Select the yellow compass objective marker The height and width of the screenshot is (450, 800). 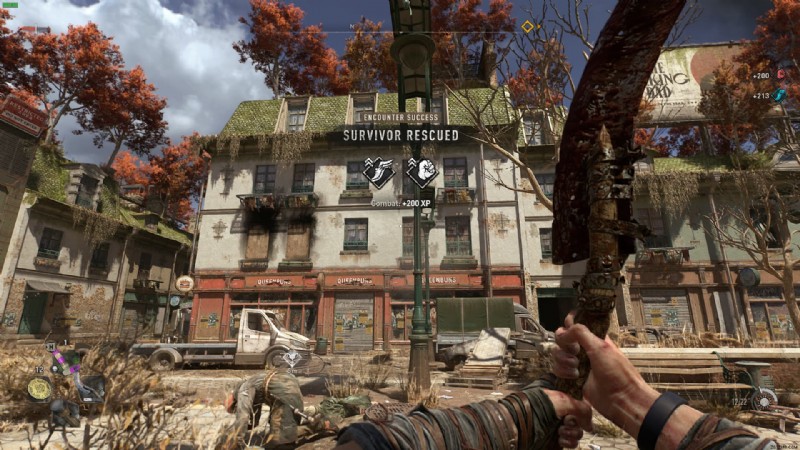(528, 26)
